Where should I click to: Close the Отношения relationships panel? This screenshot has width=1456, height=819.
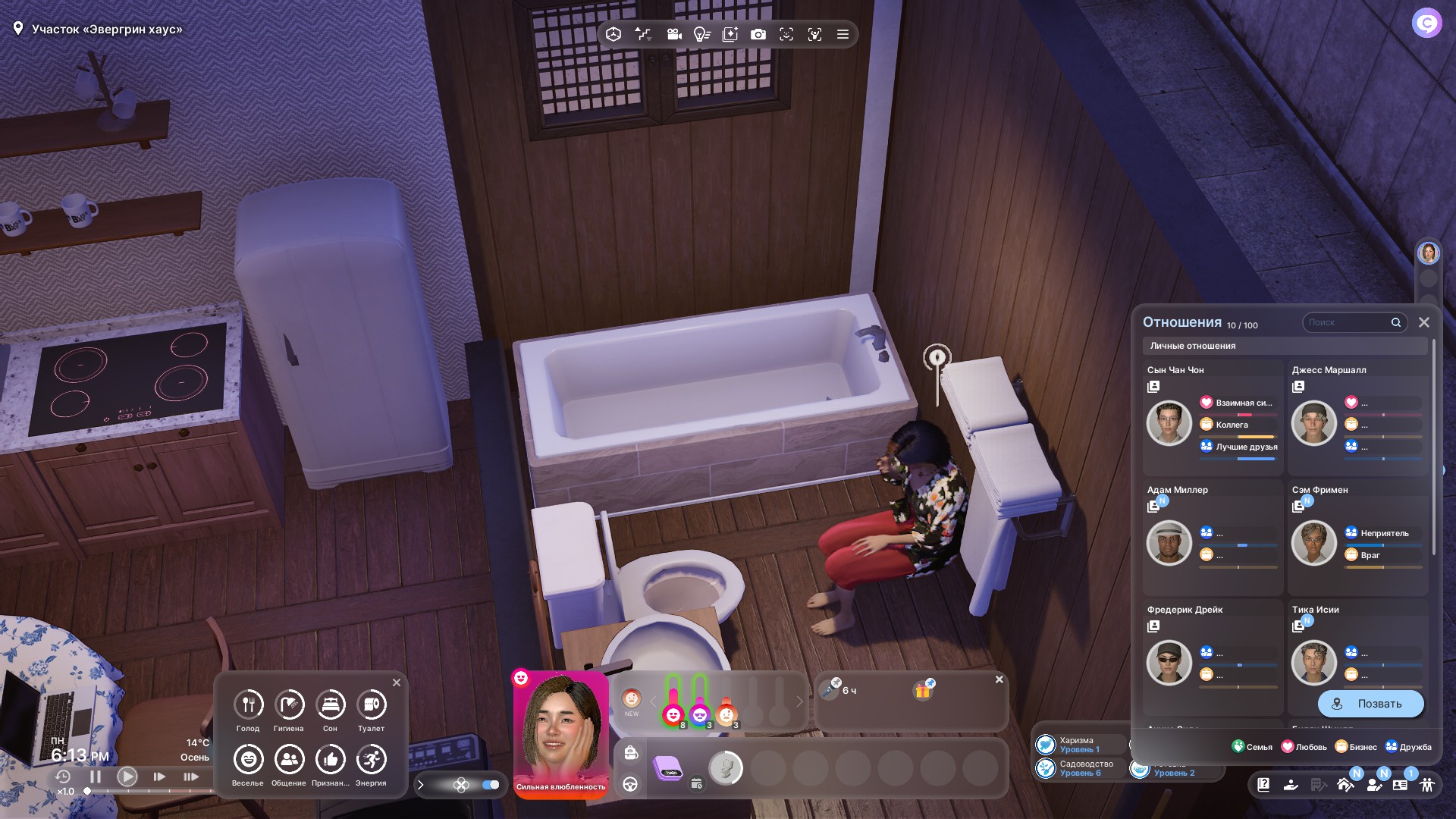1423,322
